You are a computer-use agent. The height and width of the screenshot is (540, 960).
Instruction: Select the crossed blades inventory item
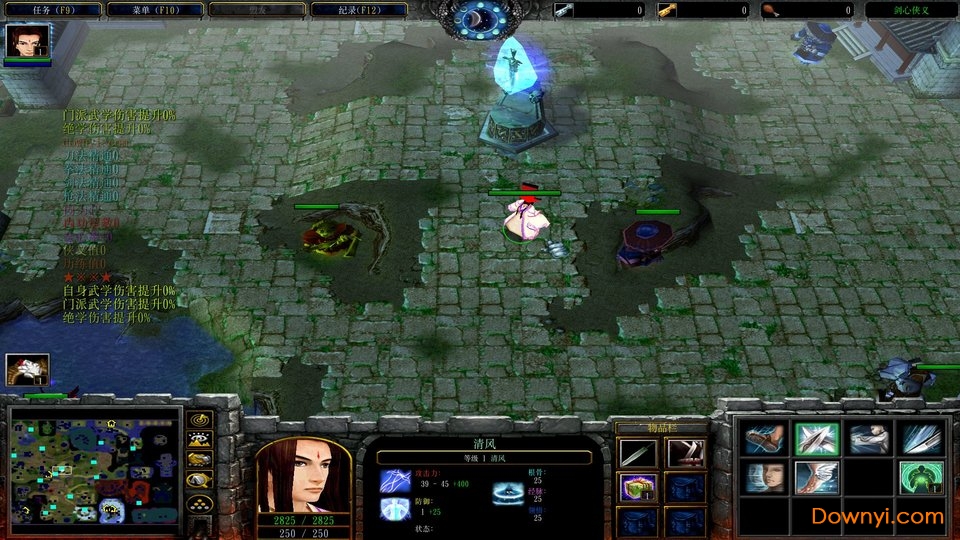(686, 454)
